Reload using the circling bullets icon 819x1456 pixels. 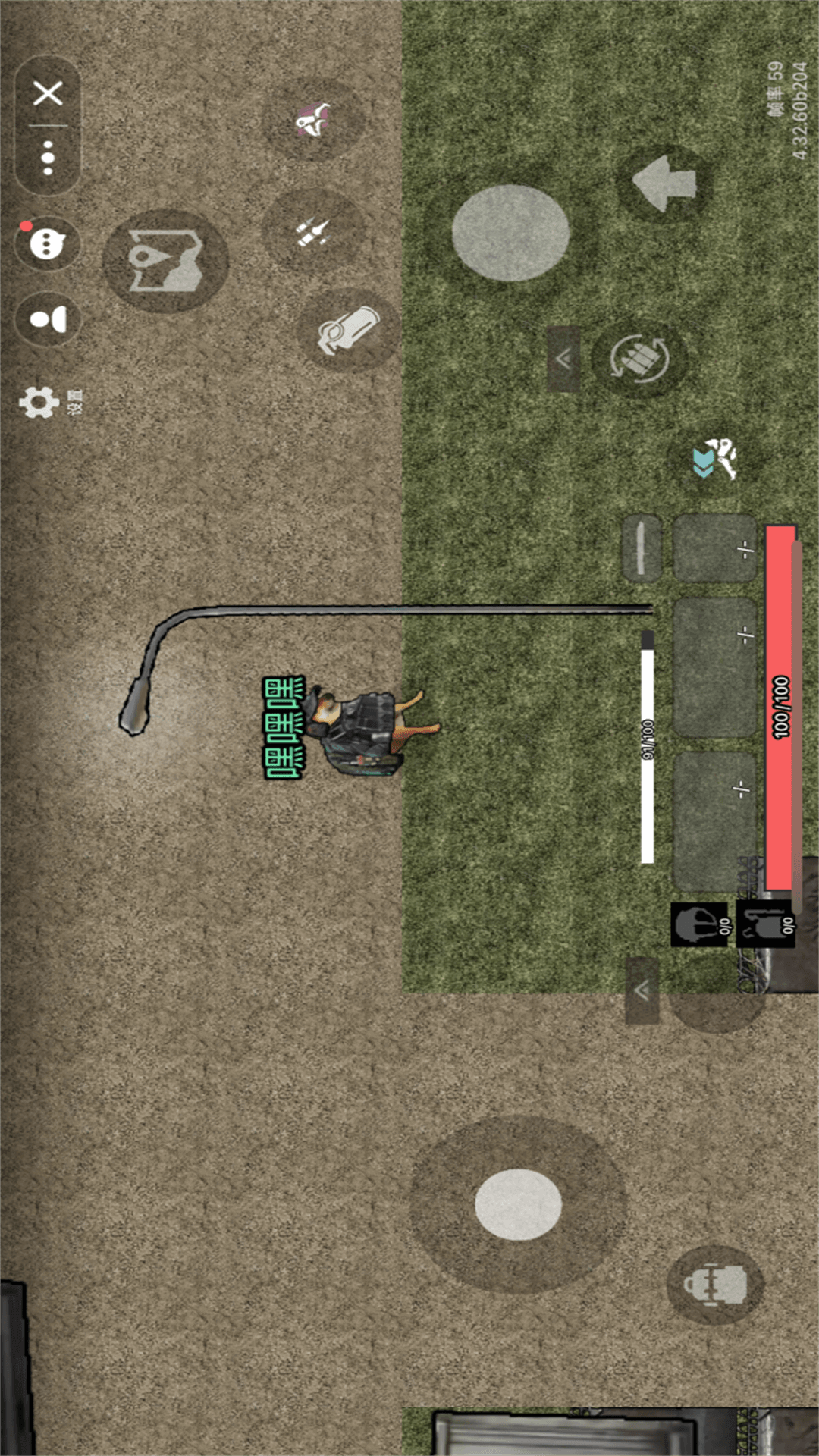coord(641,358)
